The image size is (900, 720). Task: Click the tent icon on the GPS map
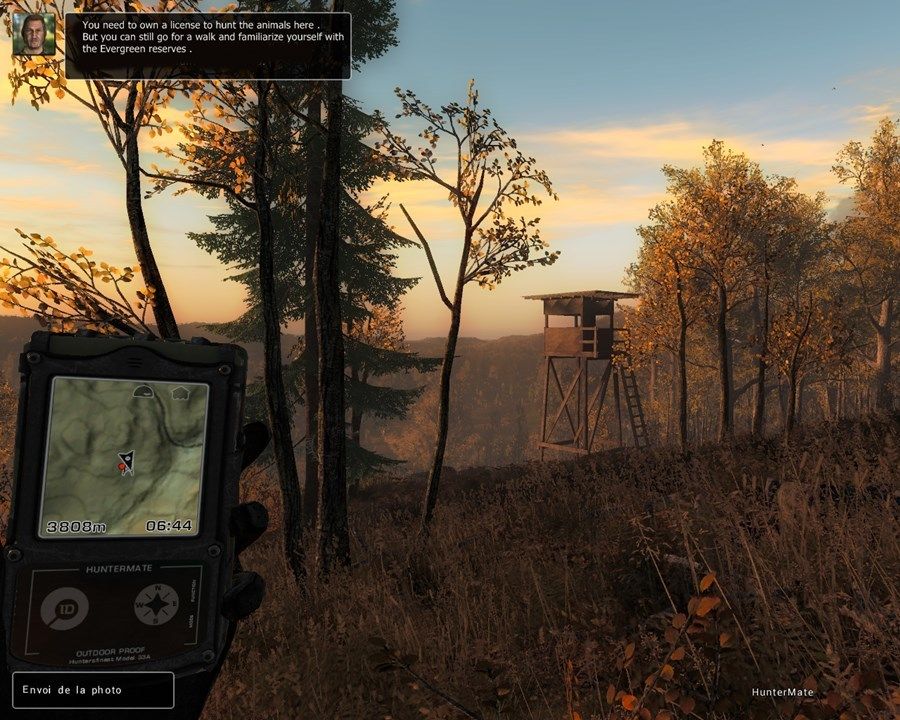[x=142, y=391]
